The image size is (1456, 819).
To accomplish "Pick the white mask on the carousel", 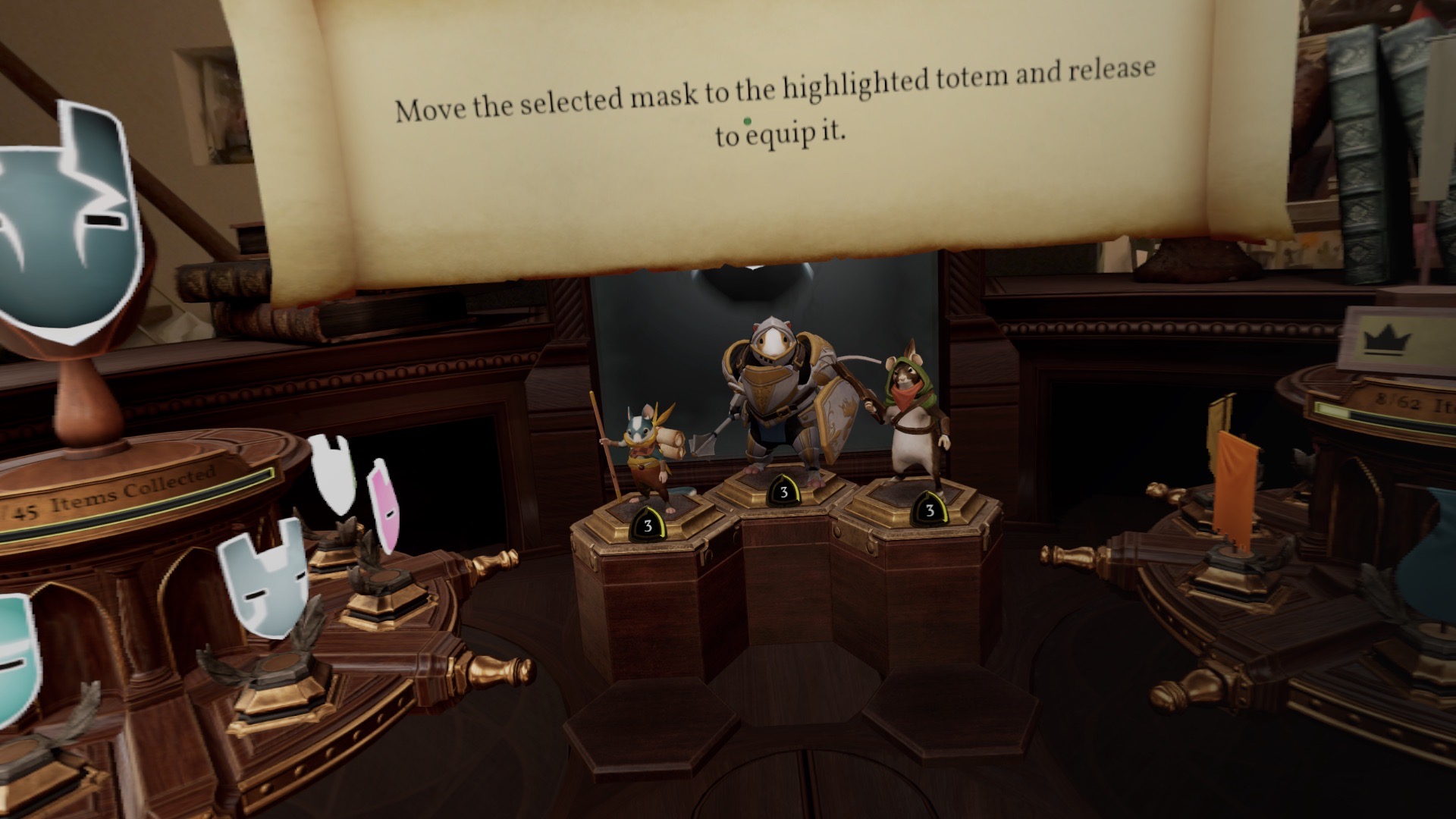I will pyautogui.click(x=334, y=475).
